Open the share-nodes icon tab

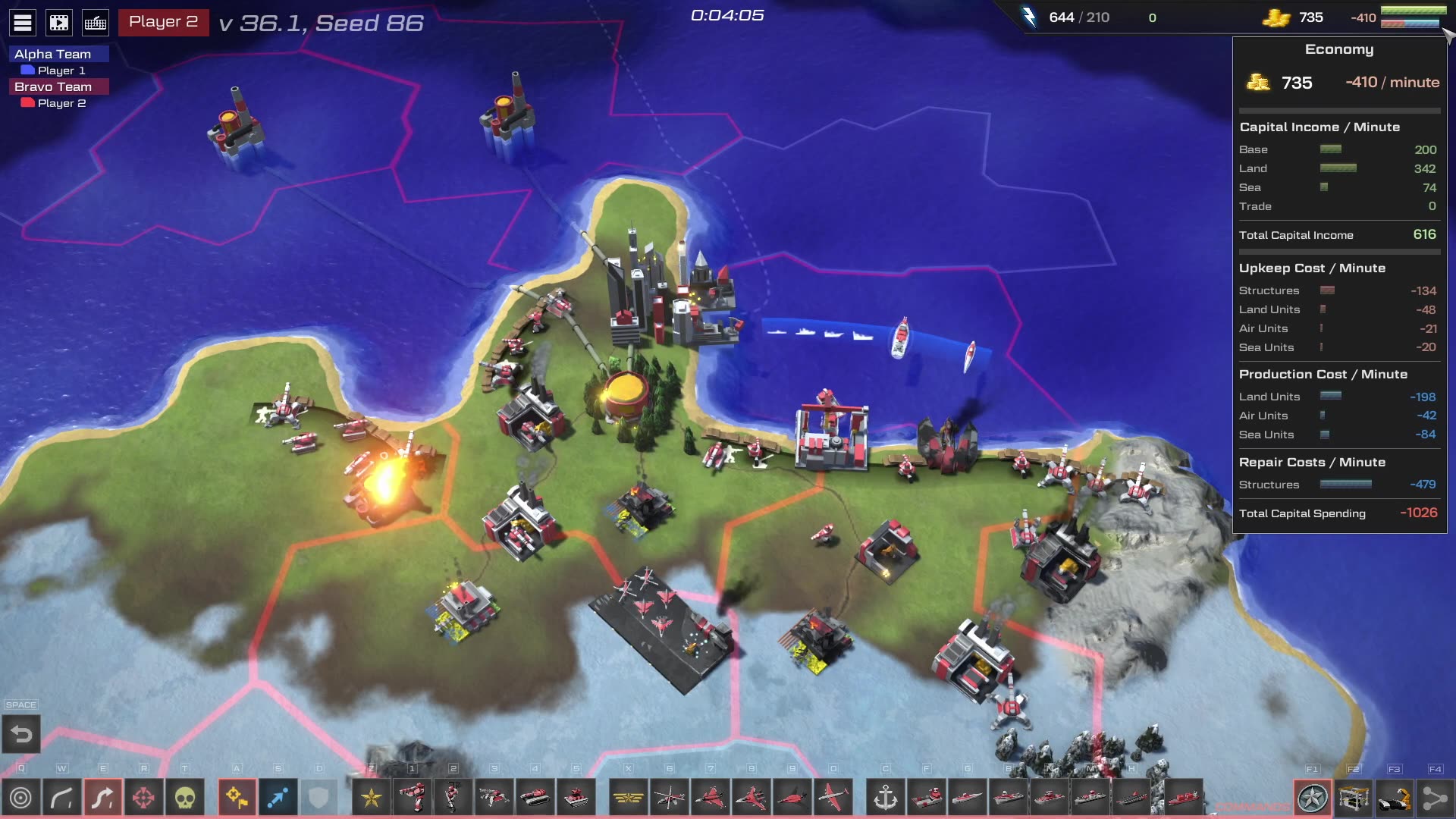(1435, 798)
